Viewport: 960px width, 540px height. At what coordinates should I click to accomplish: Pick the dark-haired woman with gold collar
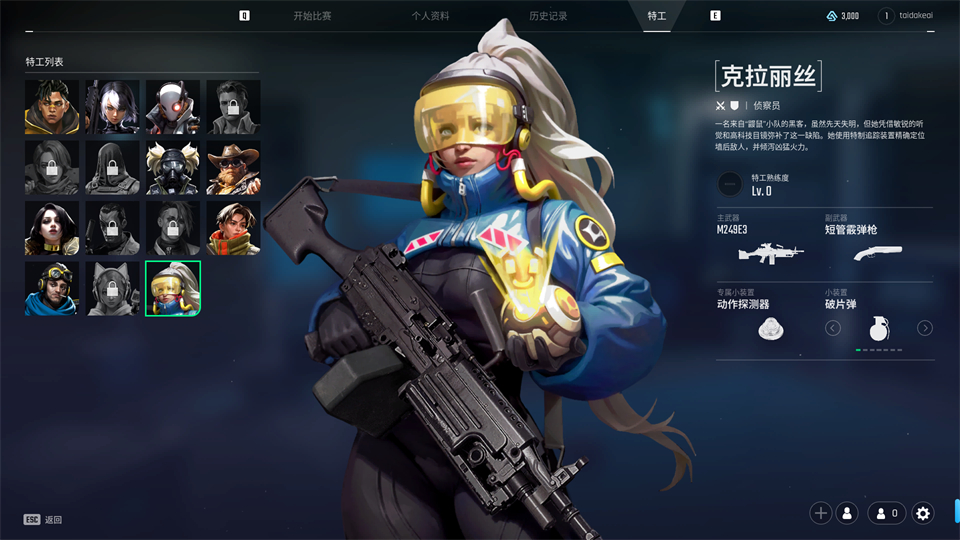click(x=52, y=228)
